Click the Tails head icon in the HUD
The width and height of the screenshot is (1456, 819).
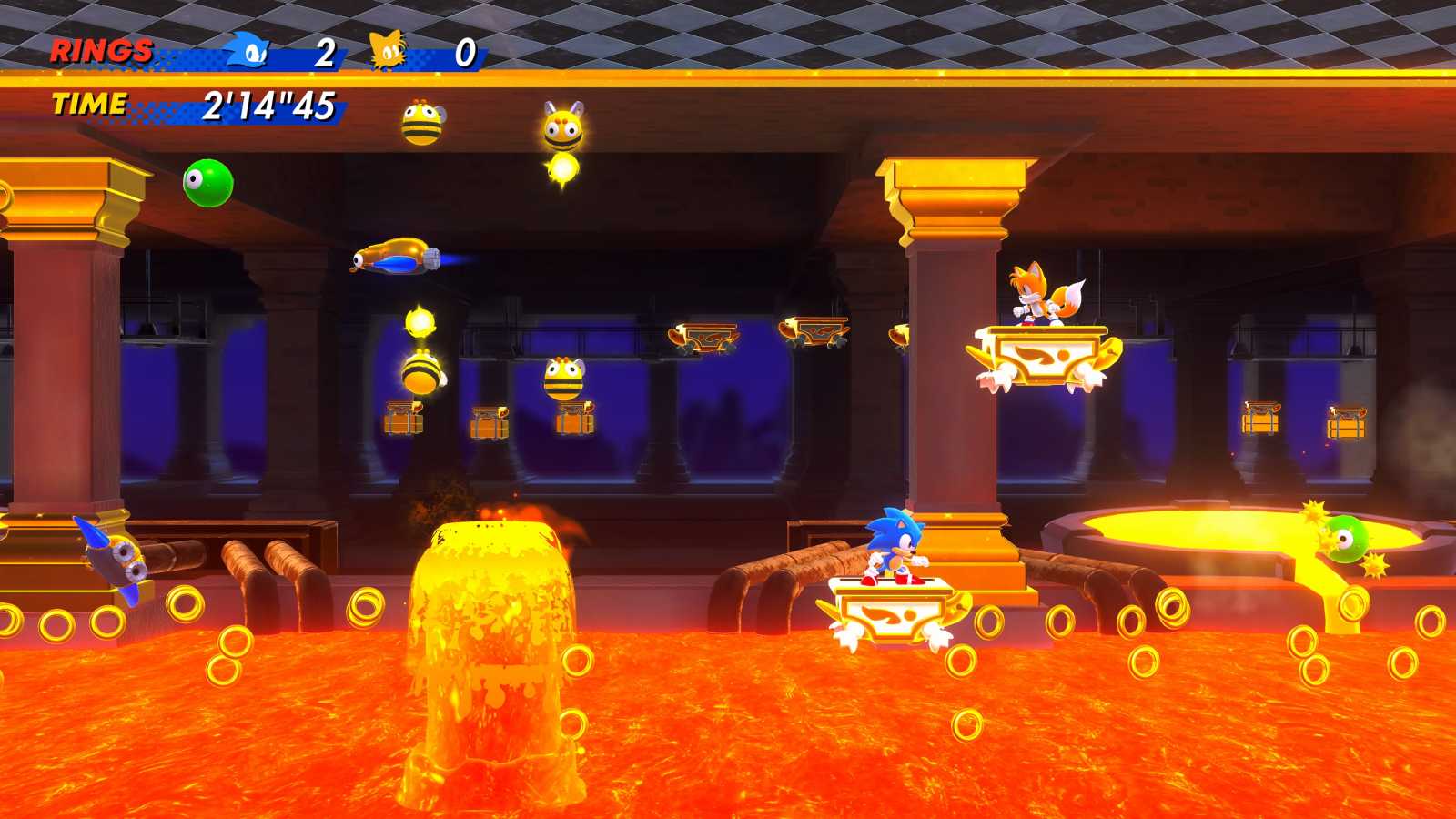[387, 50]
